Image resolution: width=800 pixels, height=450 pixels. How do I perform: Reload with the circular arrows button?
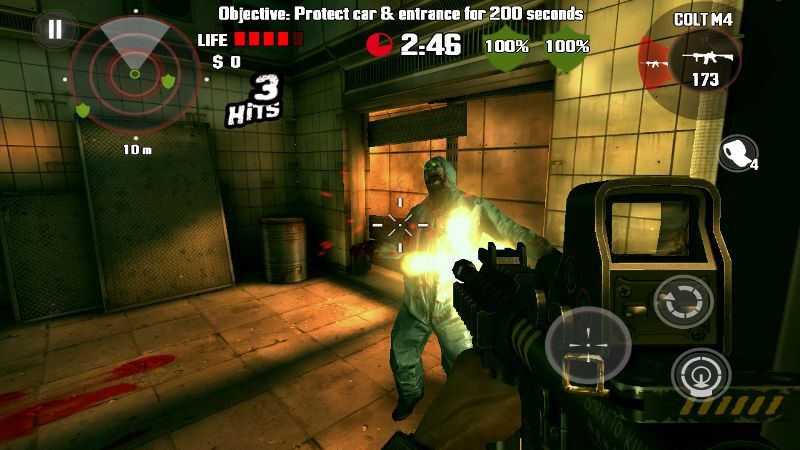[684, 301]
